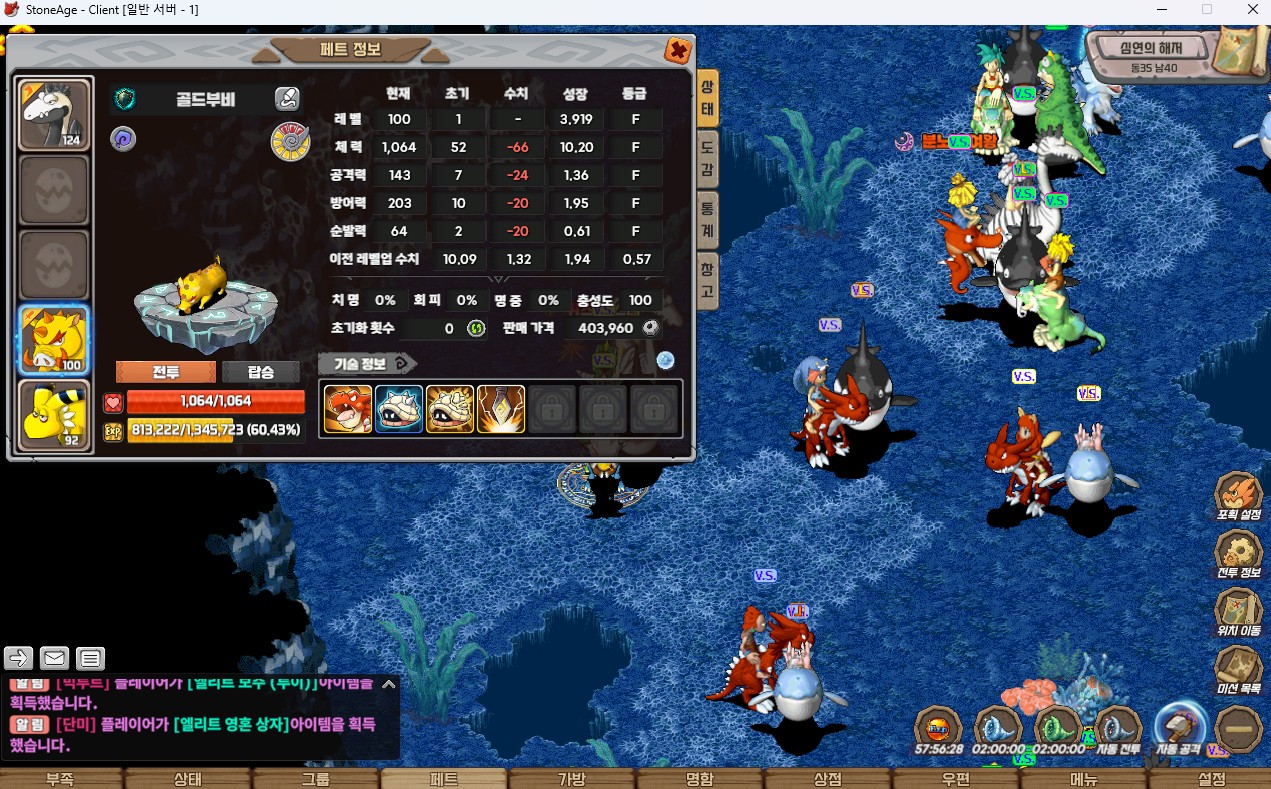Select the level 92 yellow pet portrait
The image size is (1271, 789).
pos(55,416)
